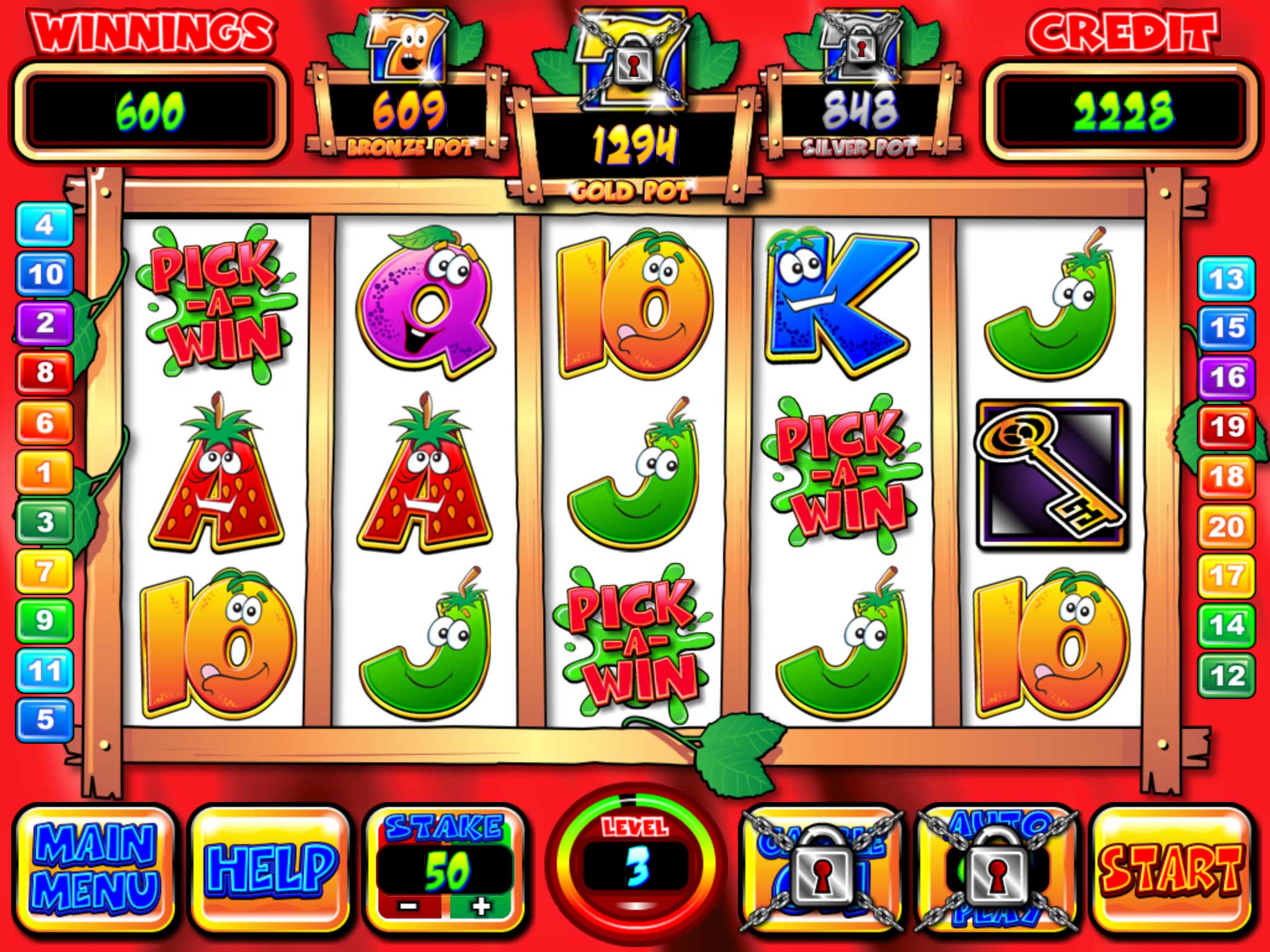This screenshot has width=1270, height=952.
Task: Choose payline 20 marker
Action: click(x=1227, y=526)
